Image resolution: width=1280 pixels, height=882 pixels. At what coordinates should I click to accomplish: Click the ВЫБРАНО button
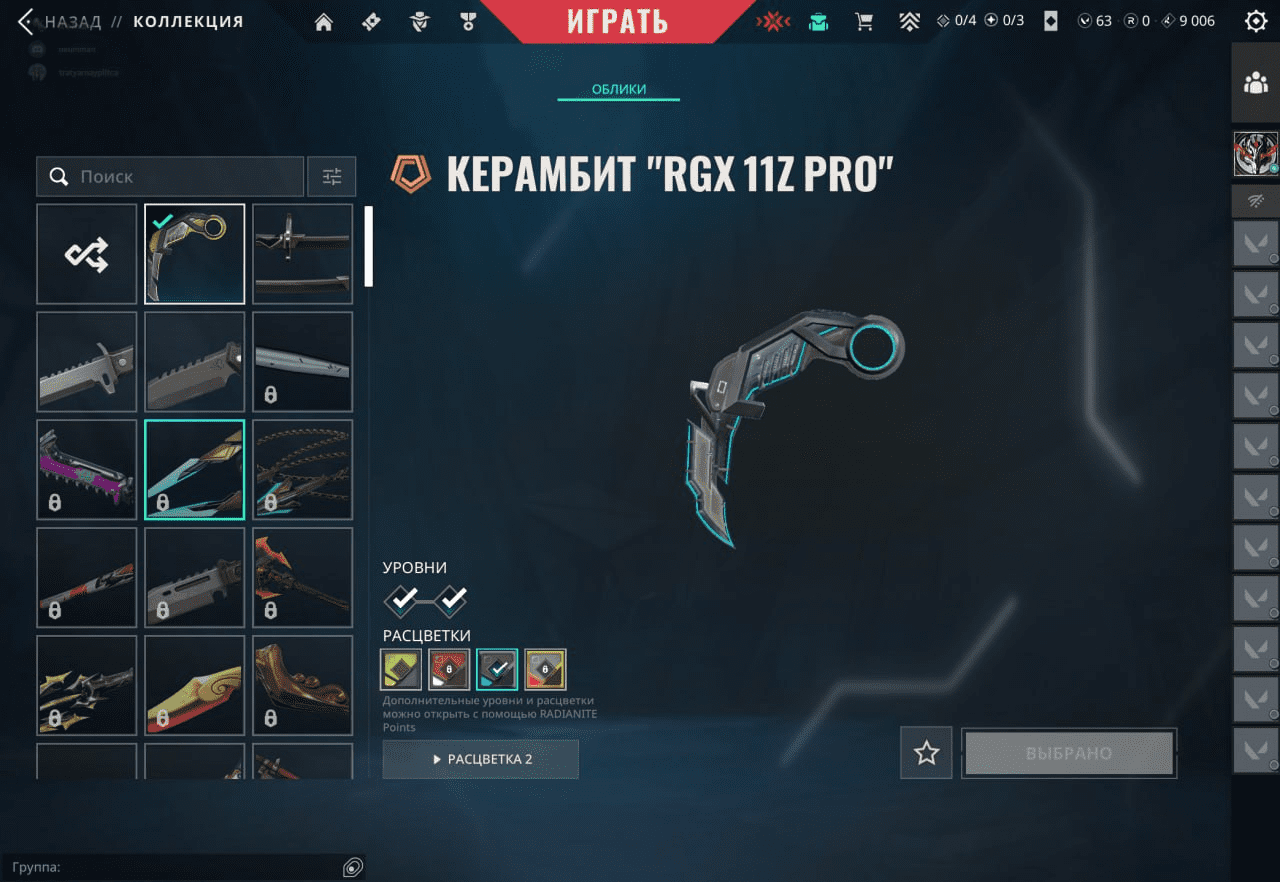(1068, 753)
